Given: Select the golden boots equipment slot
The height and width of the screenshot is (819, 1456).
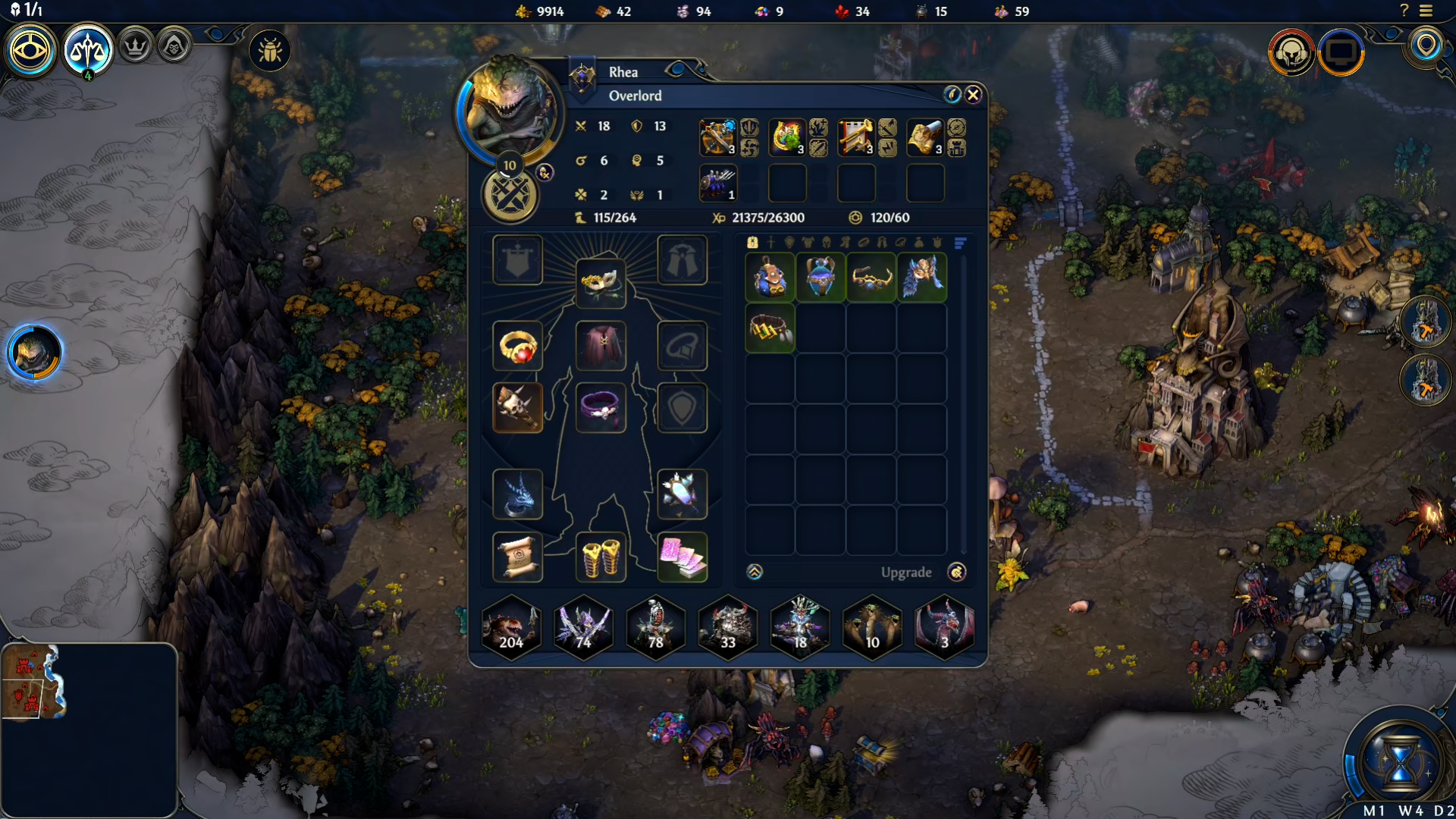Looking at the screenshot, I should pyautogui.click(x=601, y=558).
